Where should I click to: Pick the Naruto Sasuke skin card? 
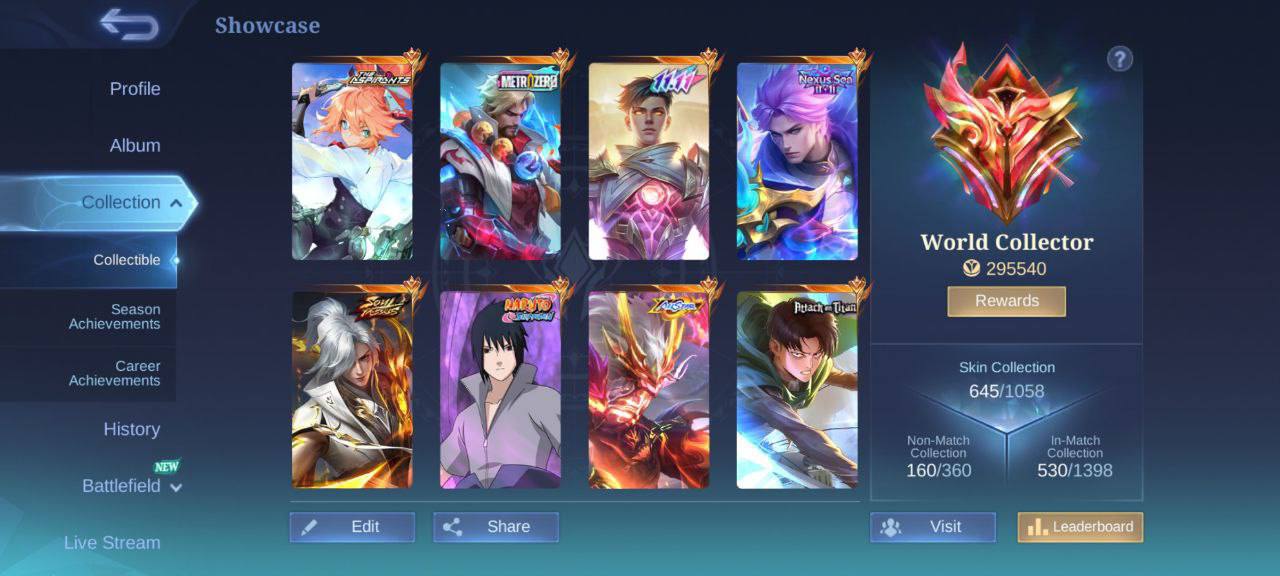[500, 390]
